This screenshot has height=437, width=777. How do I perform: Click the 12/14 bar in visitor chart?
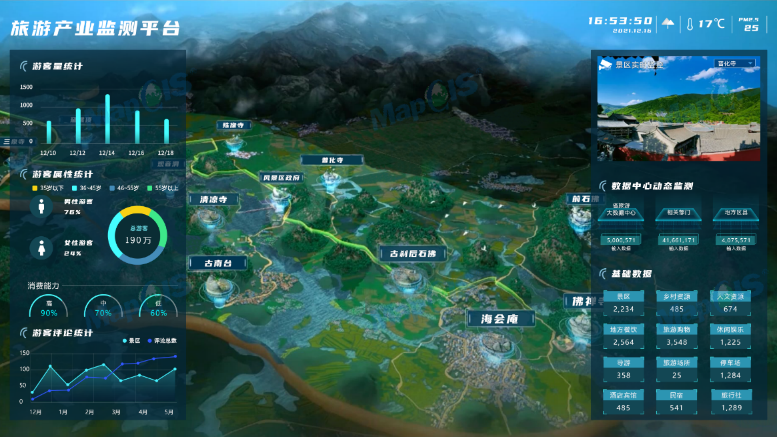[x=108, y=119]
